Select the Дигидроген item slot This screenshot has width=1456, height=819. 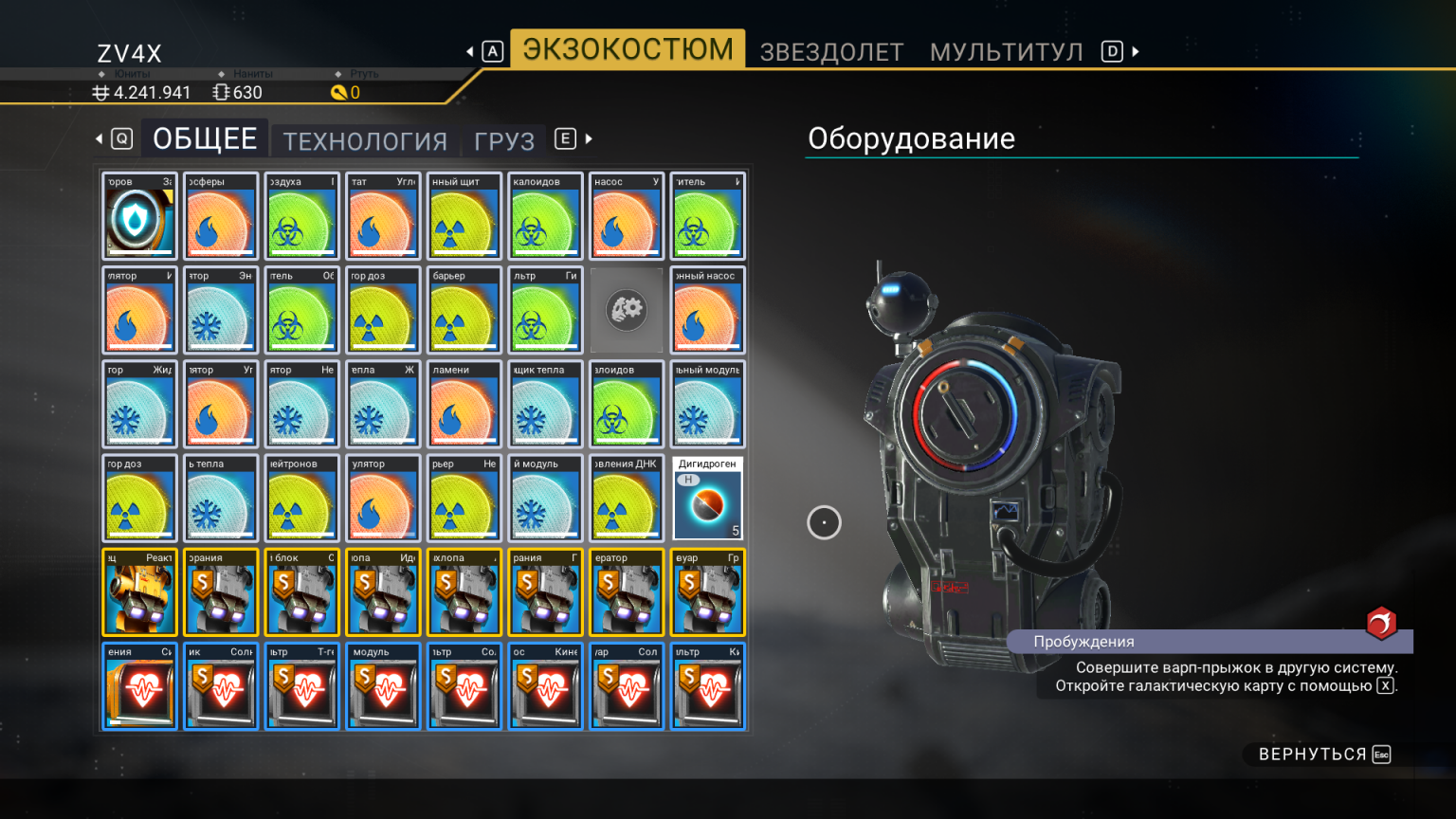pos(708,499)
